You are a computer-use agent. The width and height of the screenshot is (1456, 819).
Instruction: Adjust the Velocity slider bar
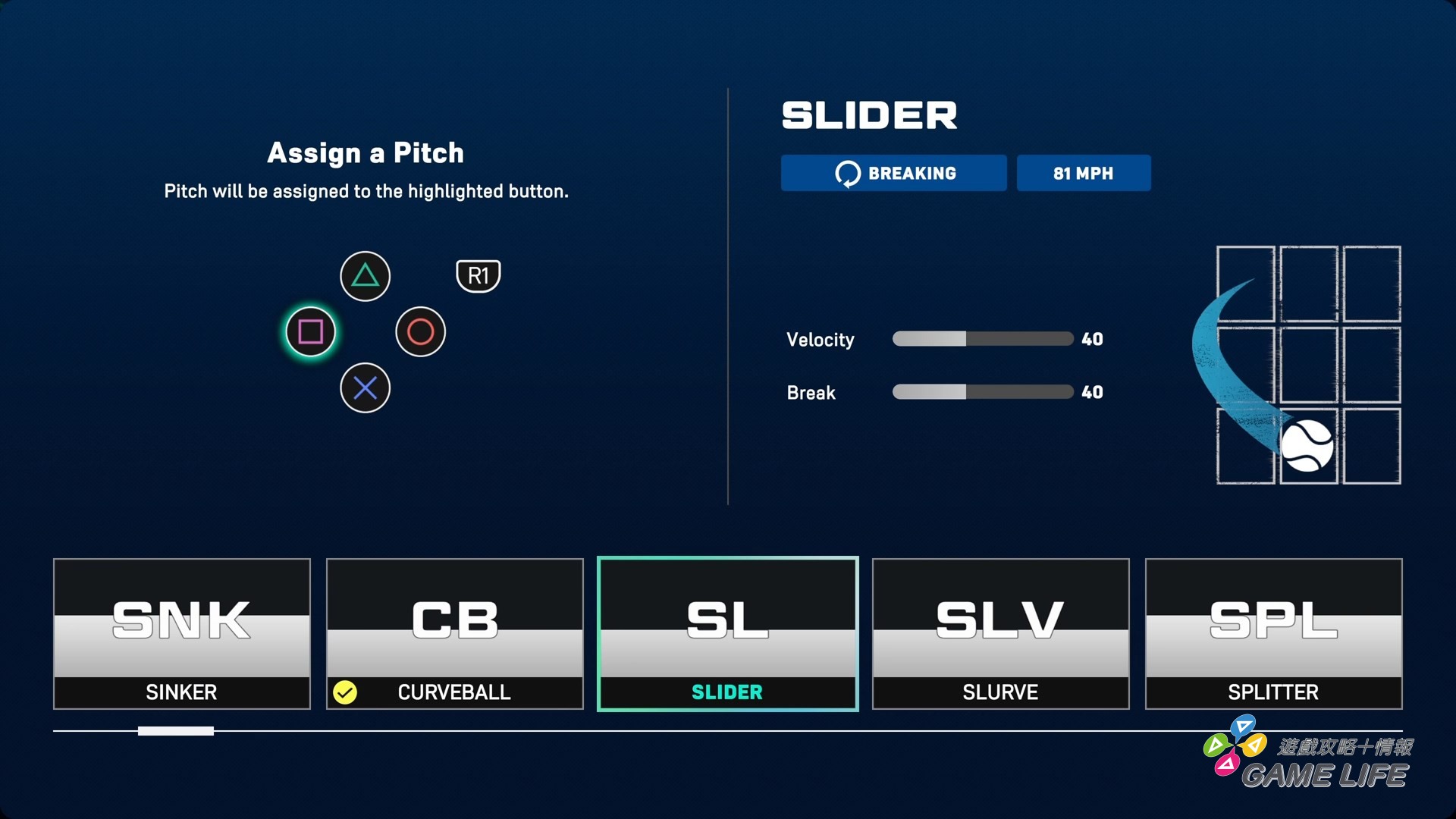982,339
